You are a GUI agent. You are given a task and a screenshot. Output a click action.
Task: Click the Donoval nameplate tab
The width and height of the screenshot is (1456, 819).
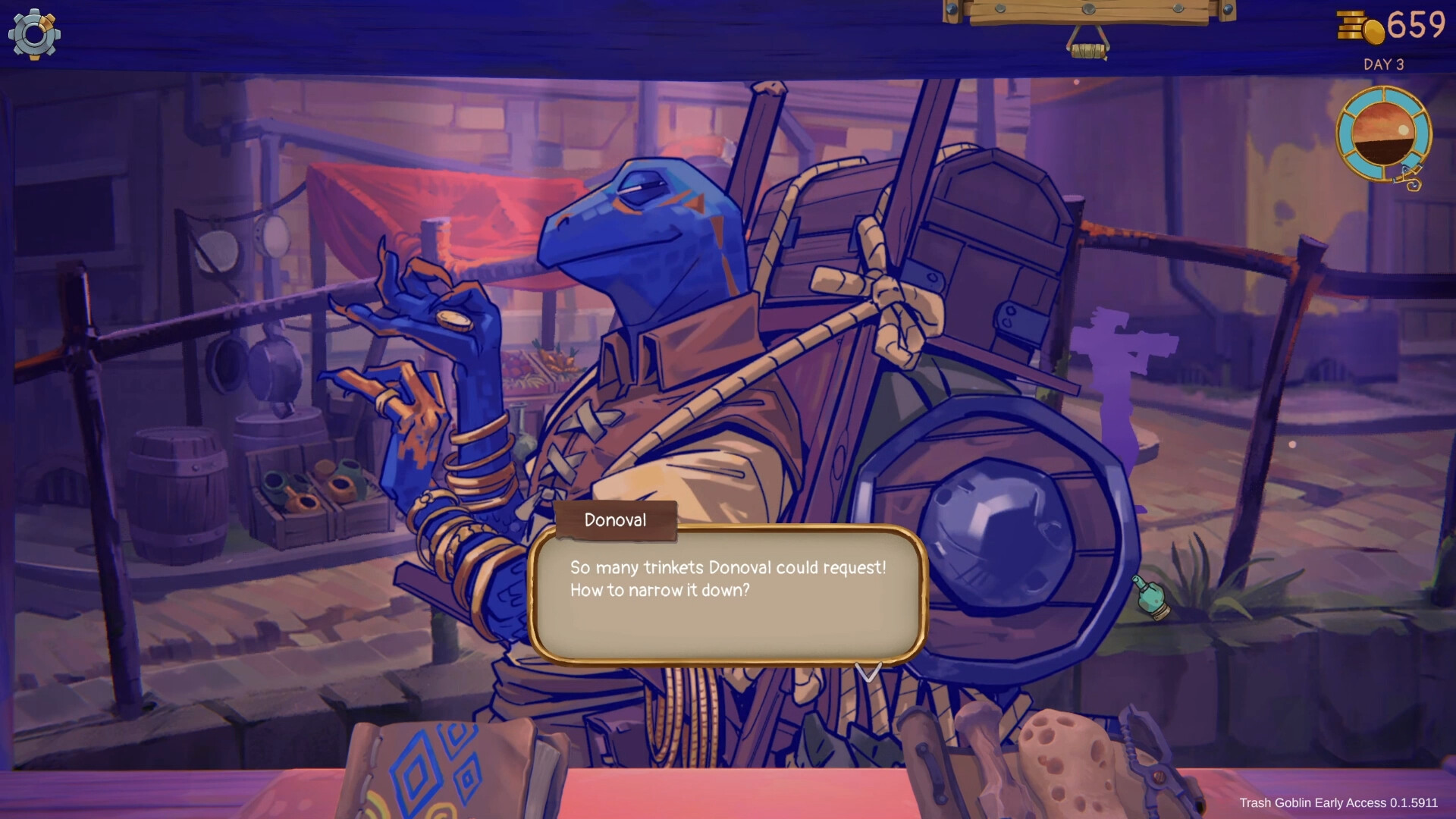tap(616, 520)
